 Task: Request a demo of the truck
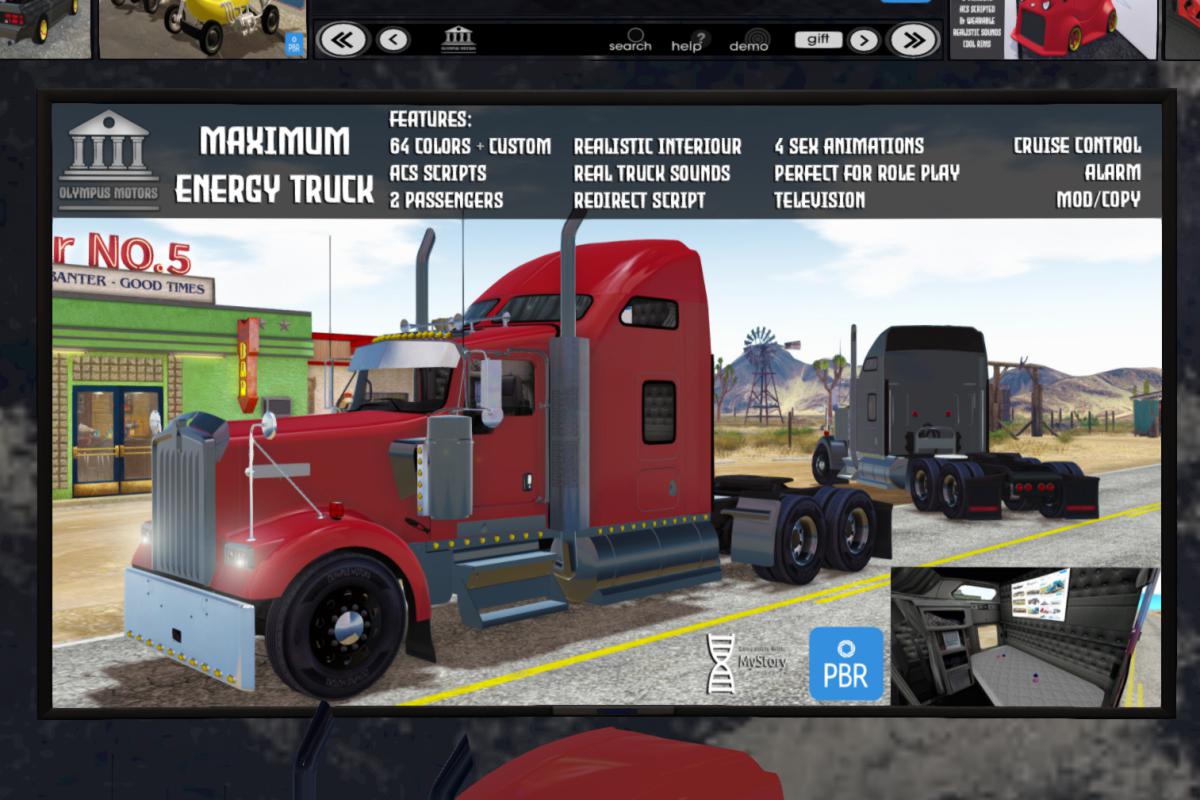point(749,41)
